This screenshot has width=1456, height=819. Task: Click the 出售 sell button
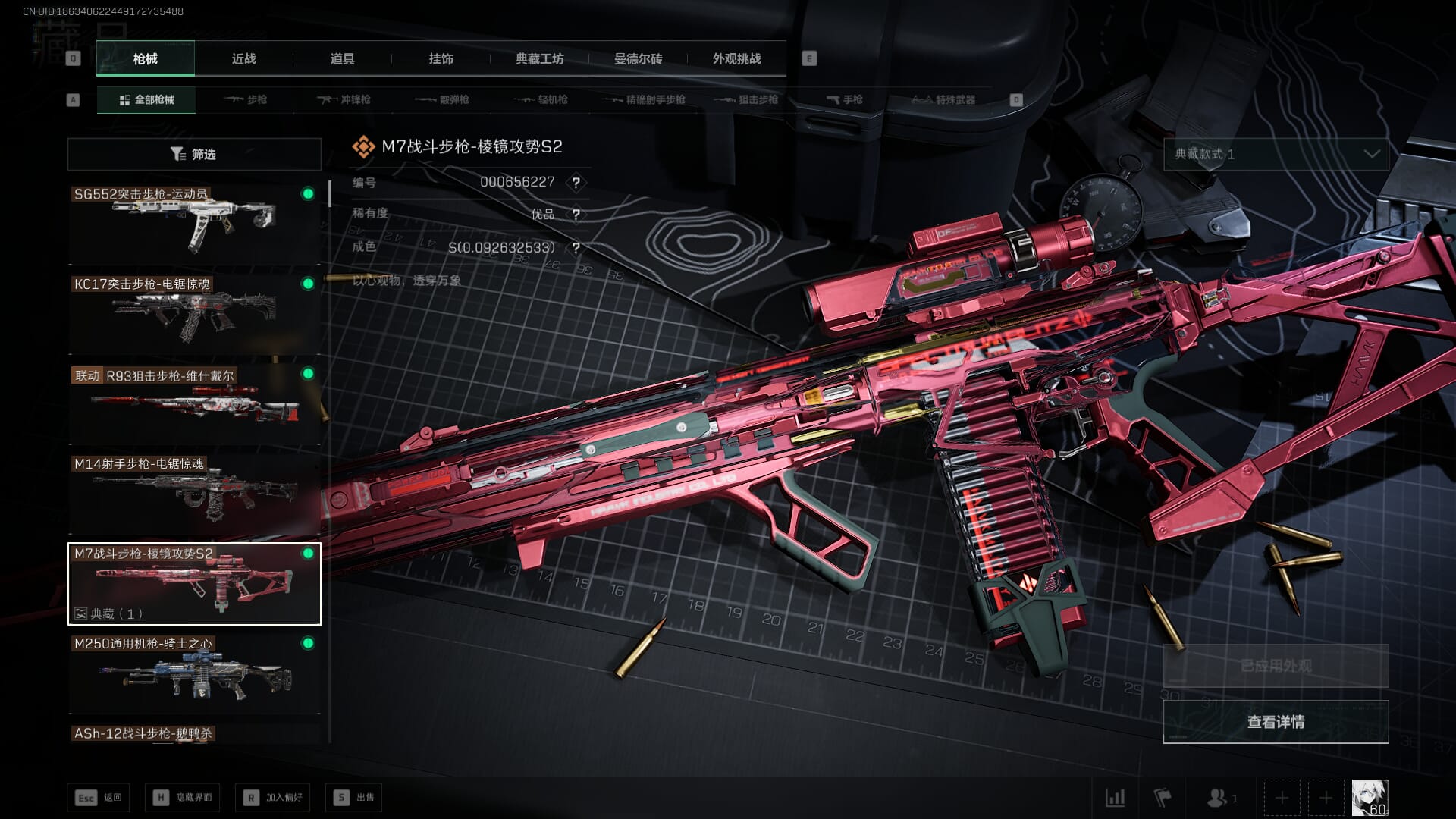[353, 798]
